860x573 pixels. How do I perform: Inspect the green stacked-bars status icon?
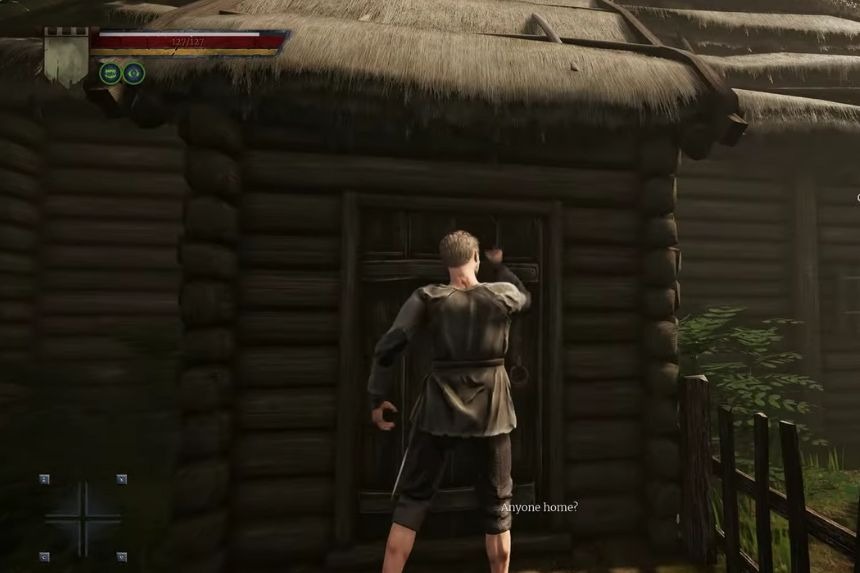coord(110,73)
